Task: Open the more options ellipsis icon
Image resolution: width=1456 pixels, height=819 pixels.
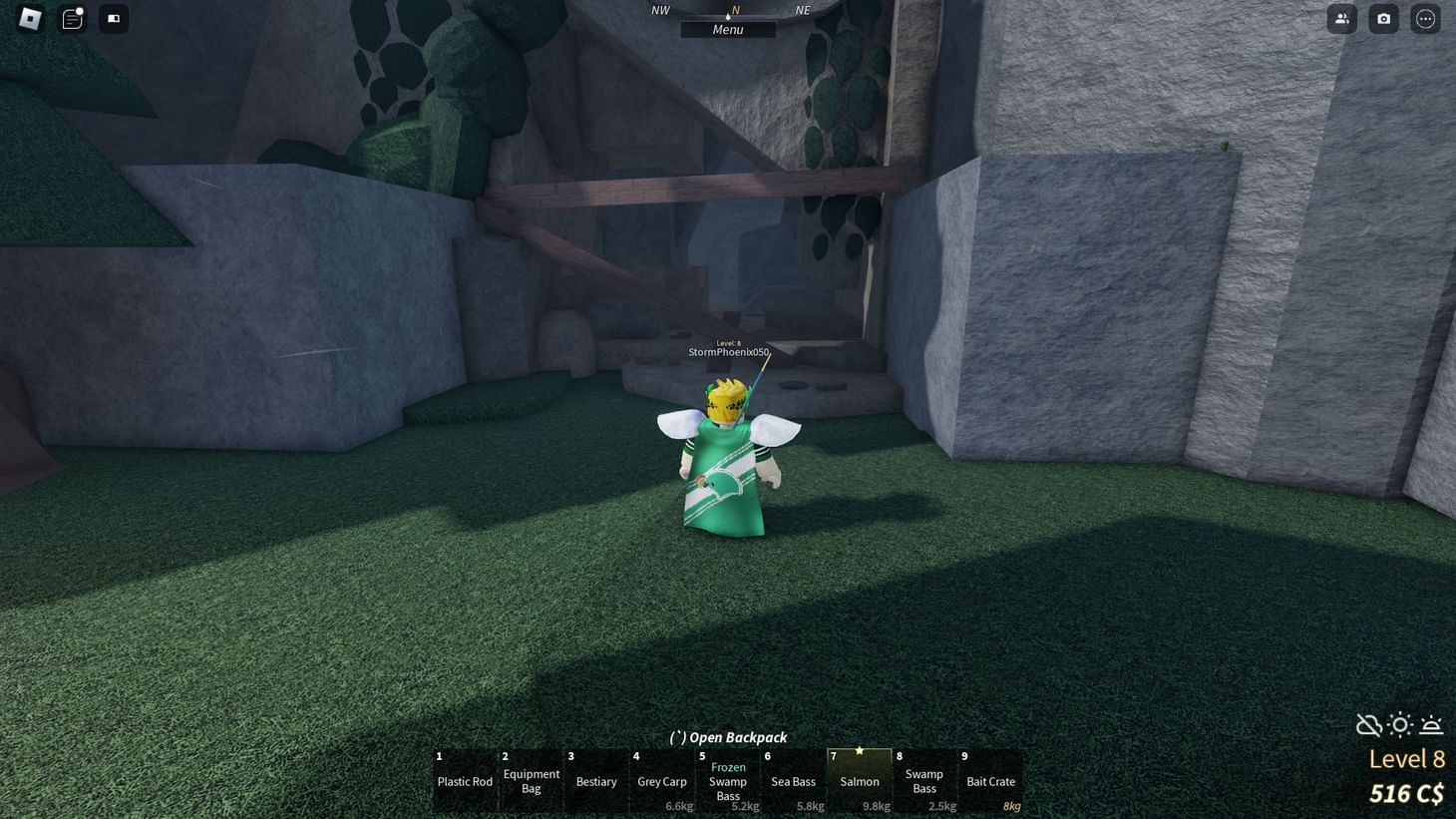Action: point(1425,18)
